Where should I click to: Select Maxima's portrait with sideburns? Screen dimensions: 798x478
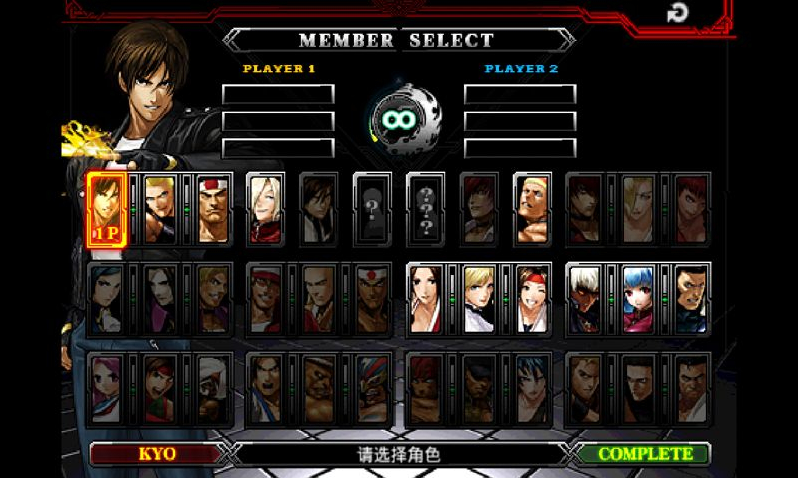click(691, 298)
